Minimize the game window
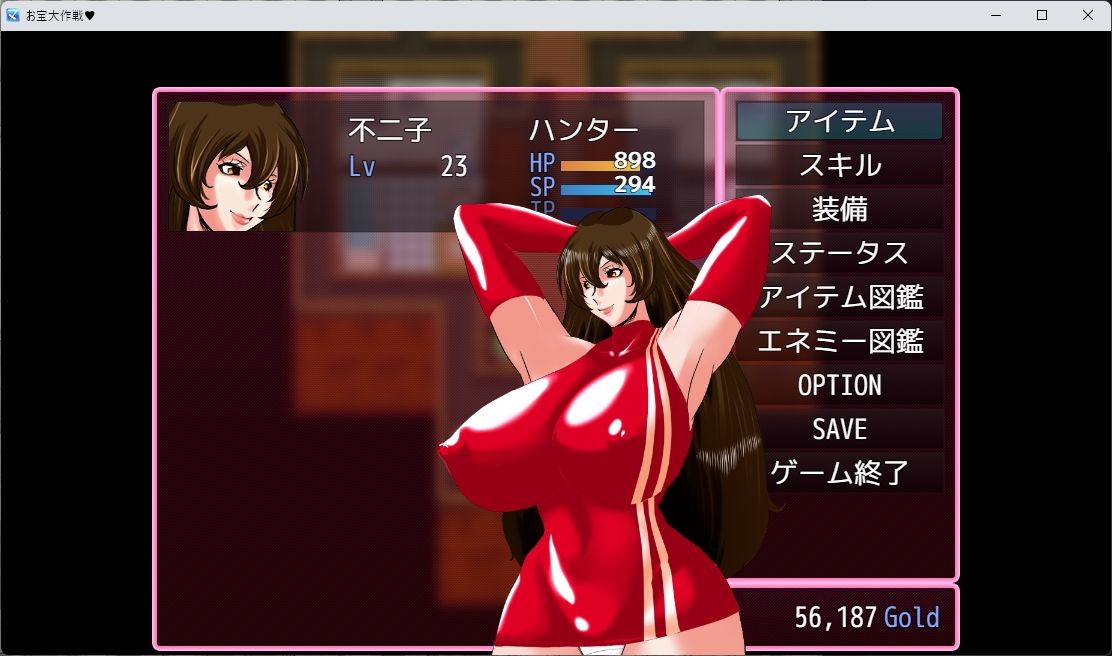This screenshot has height=656, width=1112. (x=996, y=15)
